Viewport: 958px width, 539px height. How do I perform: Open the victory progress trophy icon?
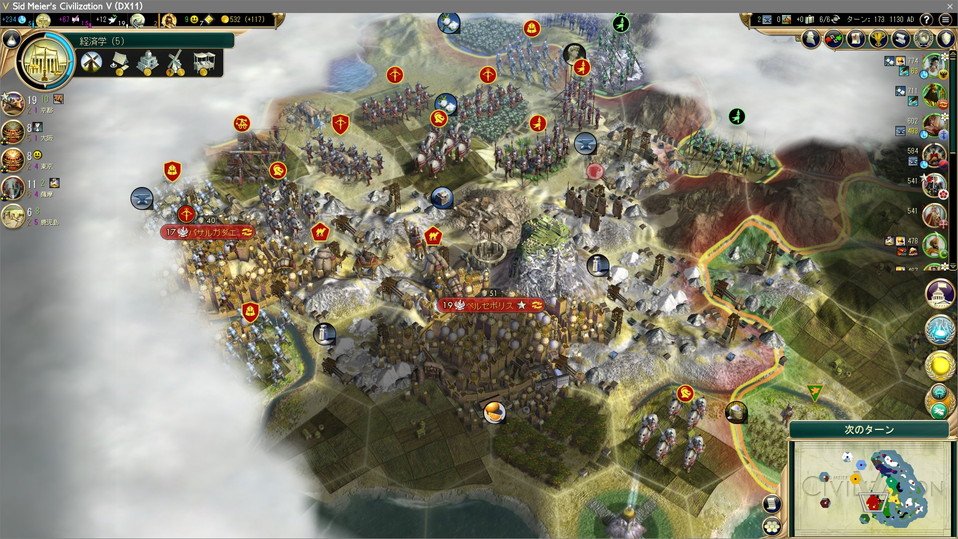878,39
